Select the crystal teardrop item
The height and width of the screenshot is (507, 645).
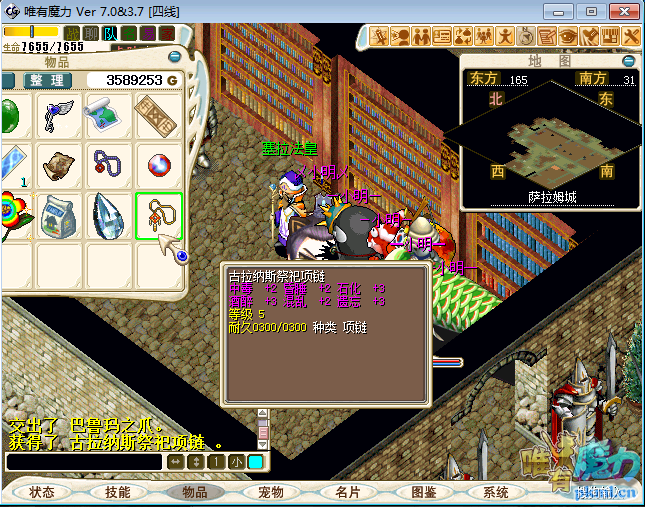109,215
